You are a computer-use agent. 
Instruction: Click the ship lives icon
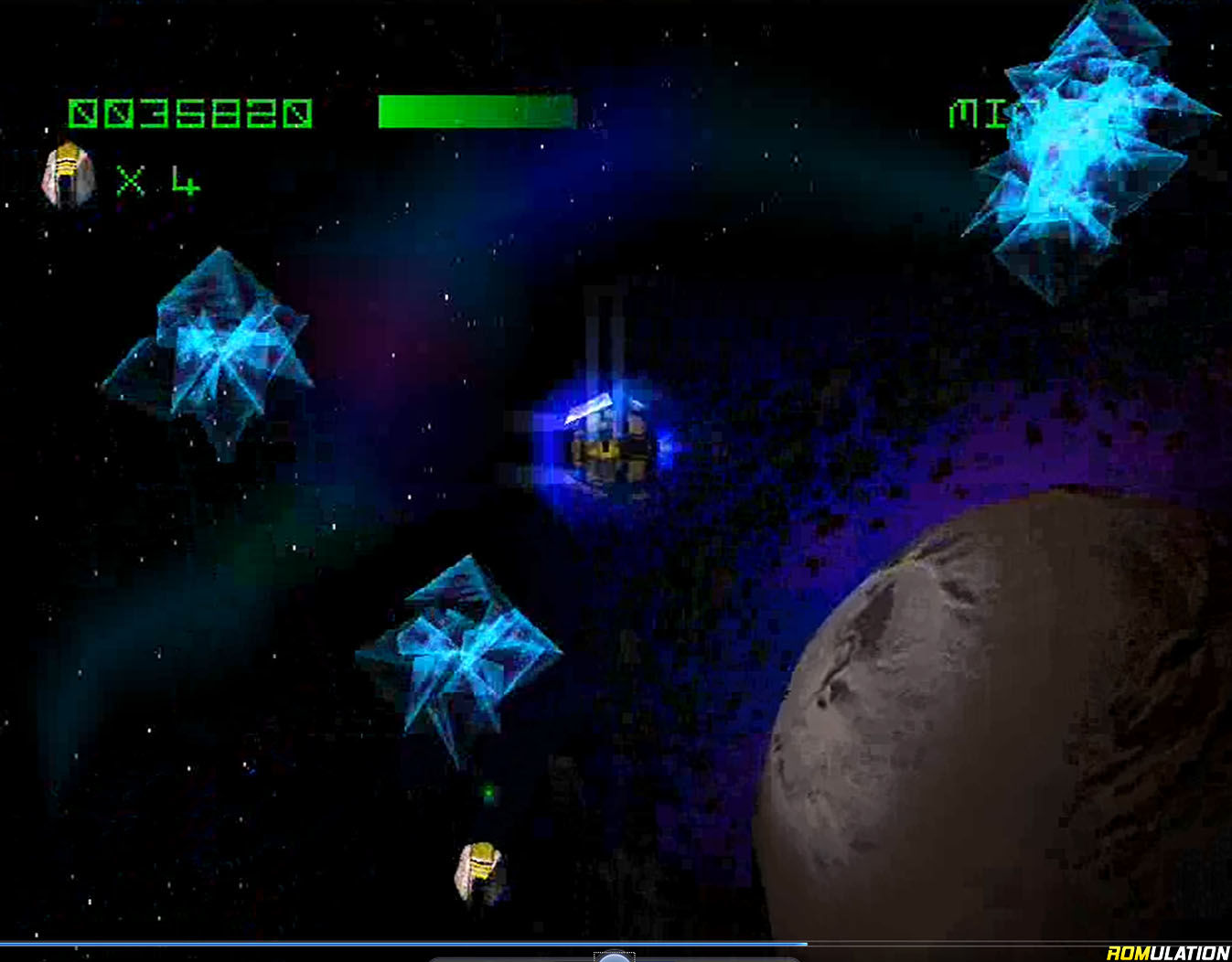coord(69,176)
